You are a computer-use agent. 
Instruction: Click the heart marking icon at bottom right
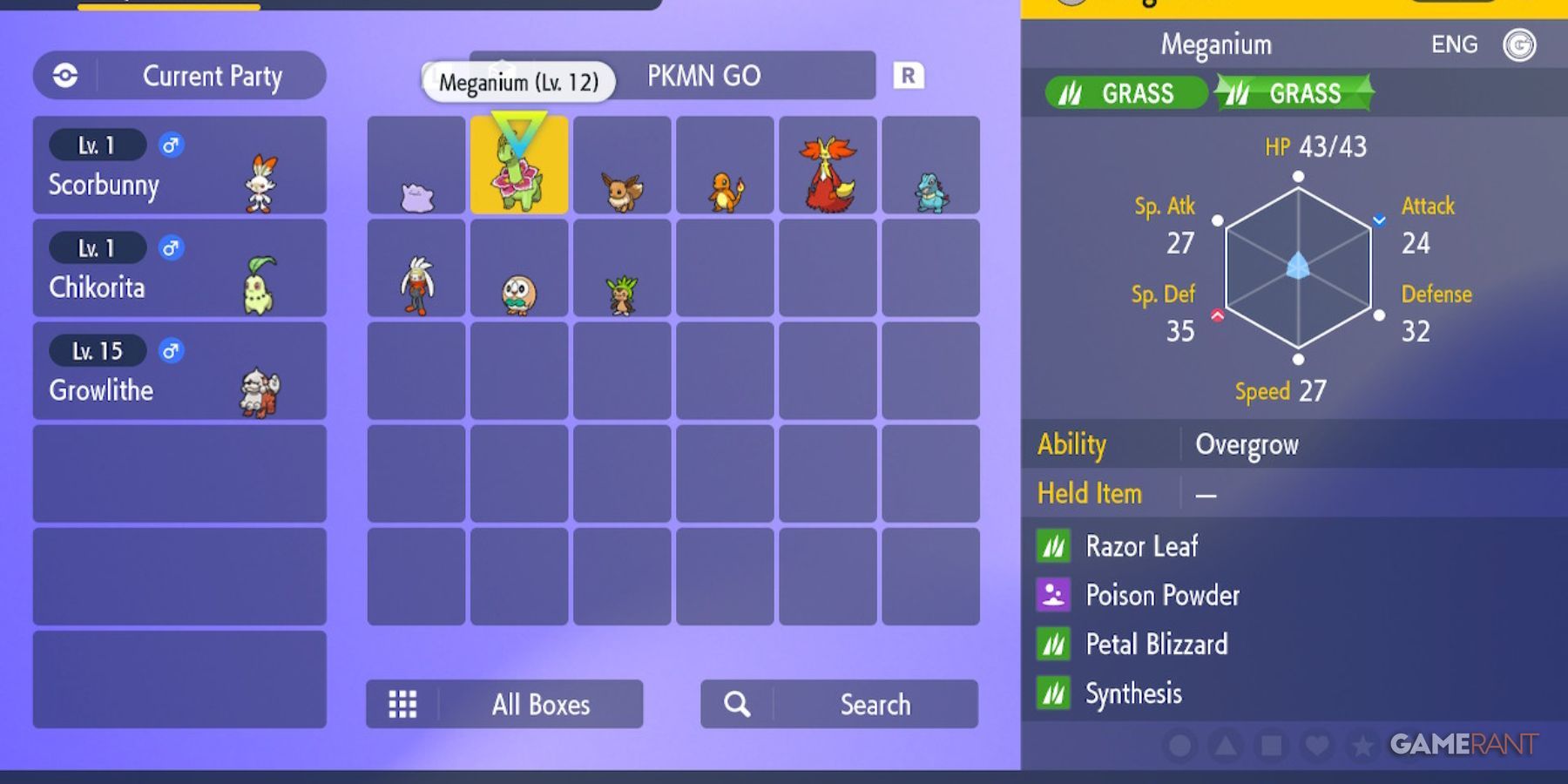coord(1319,746)
